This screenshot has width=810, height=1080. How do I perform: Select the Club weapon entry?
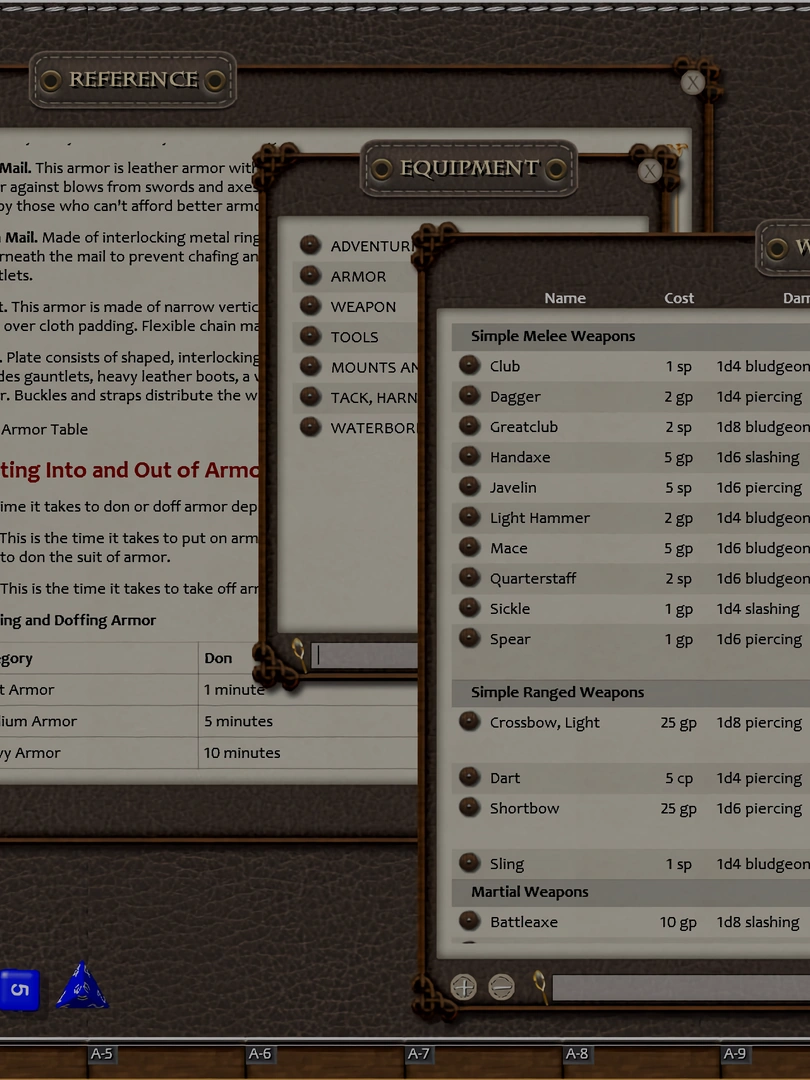click(x=504, y=366)
